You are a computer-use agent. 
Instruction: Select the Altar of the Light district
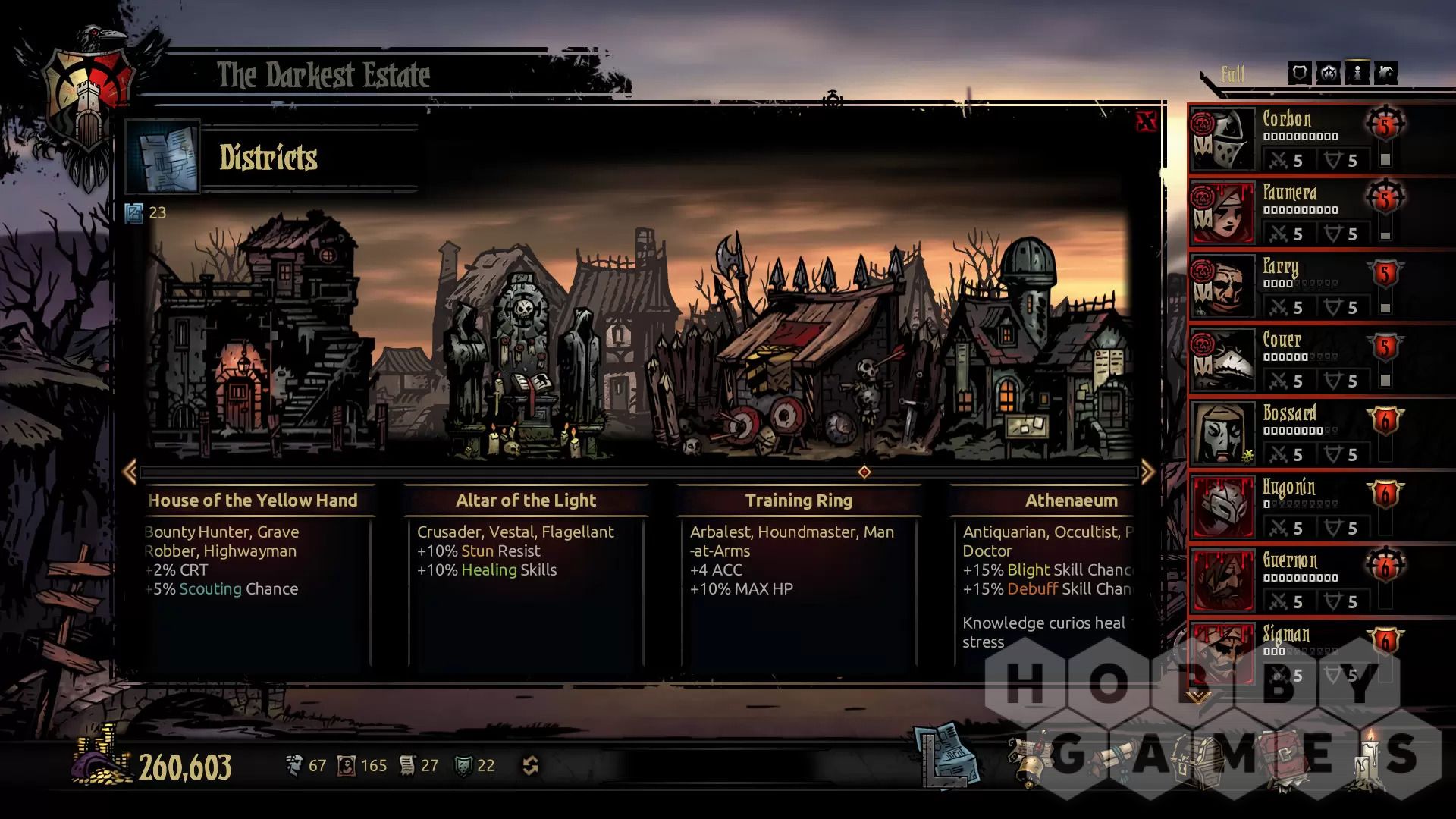pos(526,500)
